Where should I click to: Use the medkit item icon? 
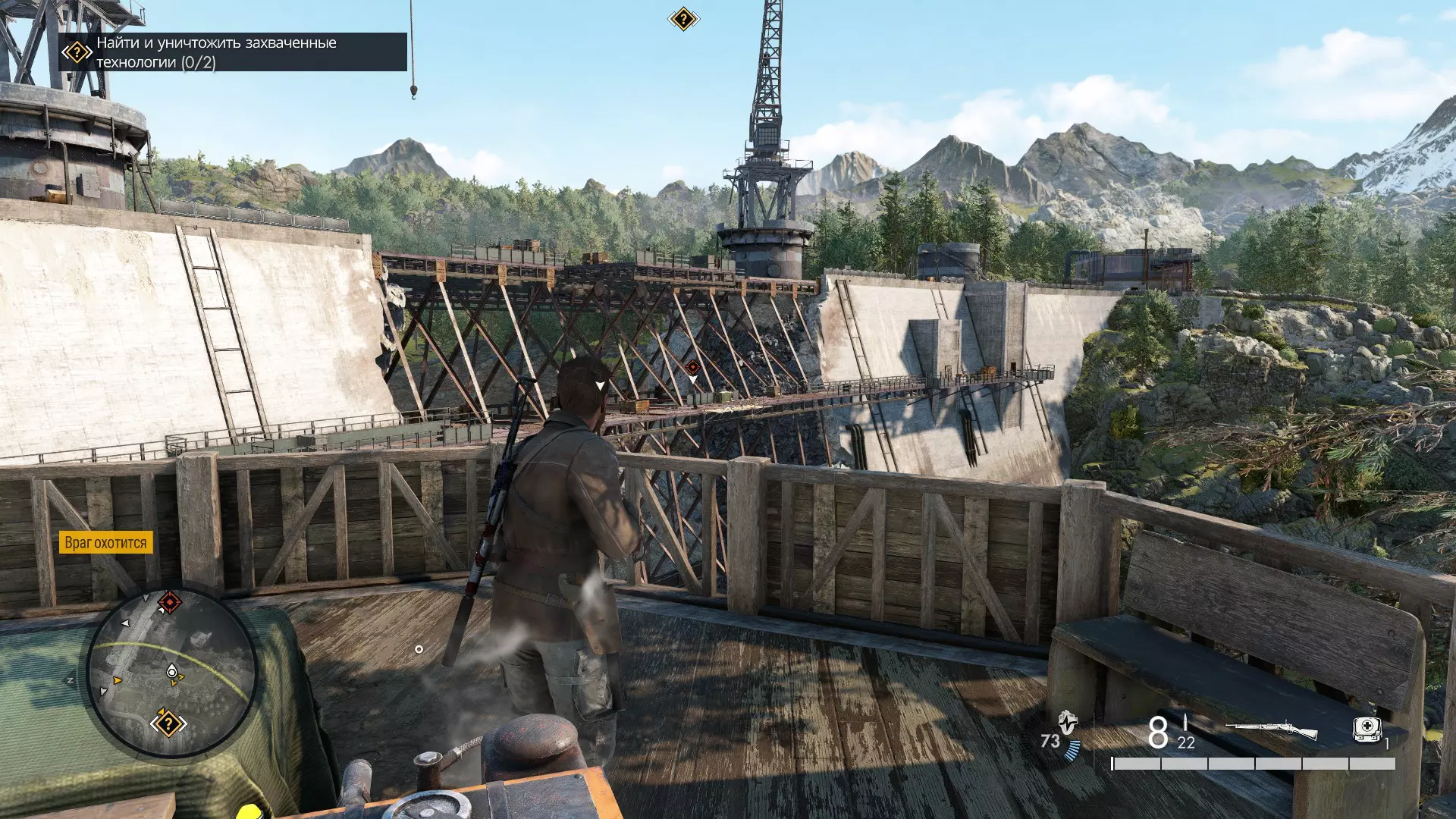point(1367,730)
